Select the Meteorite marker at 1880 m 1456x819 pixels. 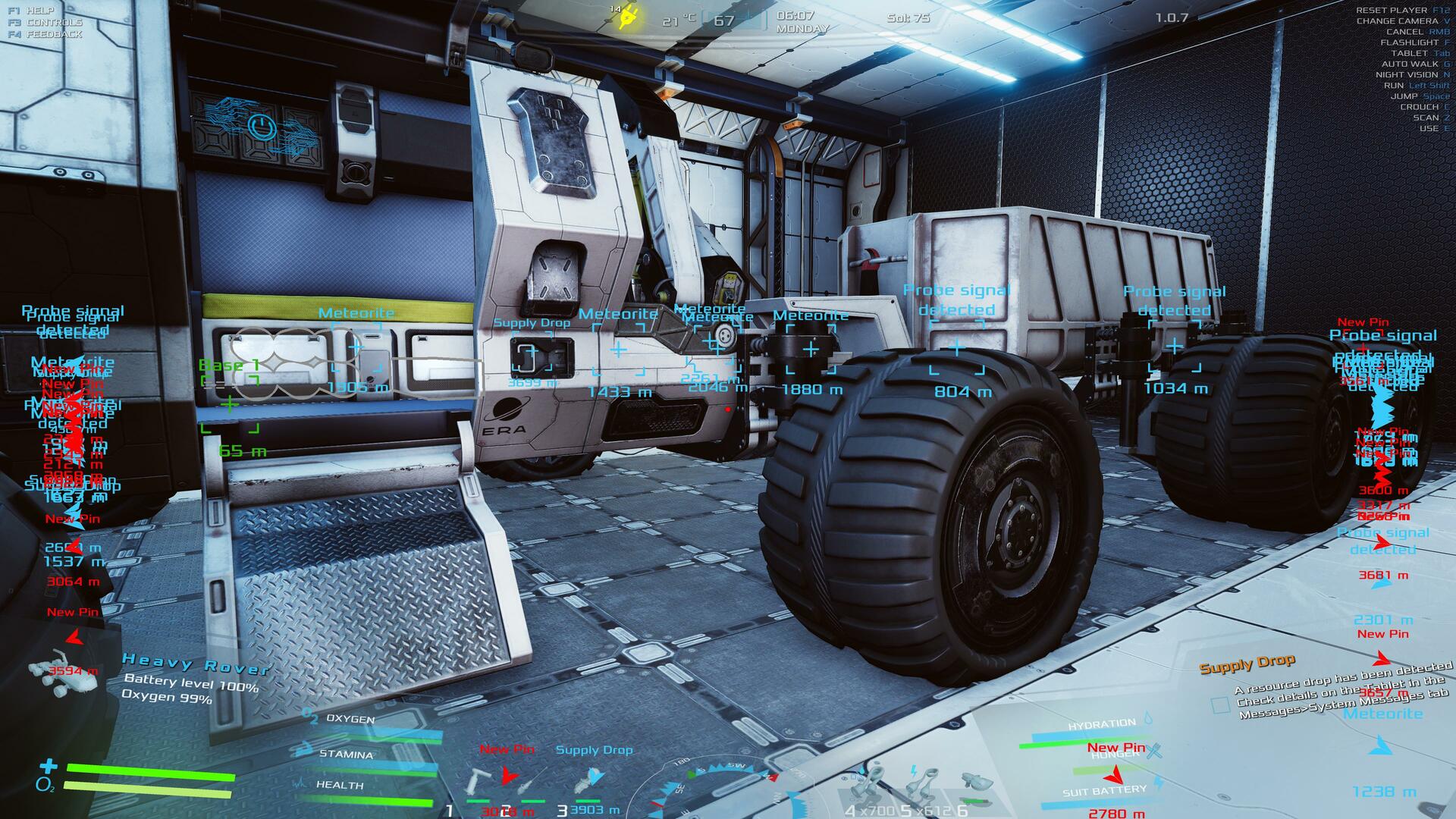click(811, 349)
